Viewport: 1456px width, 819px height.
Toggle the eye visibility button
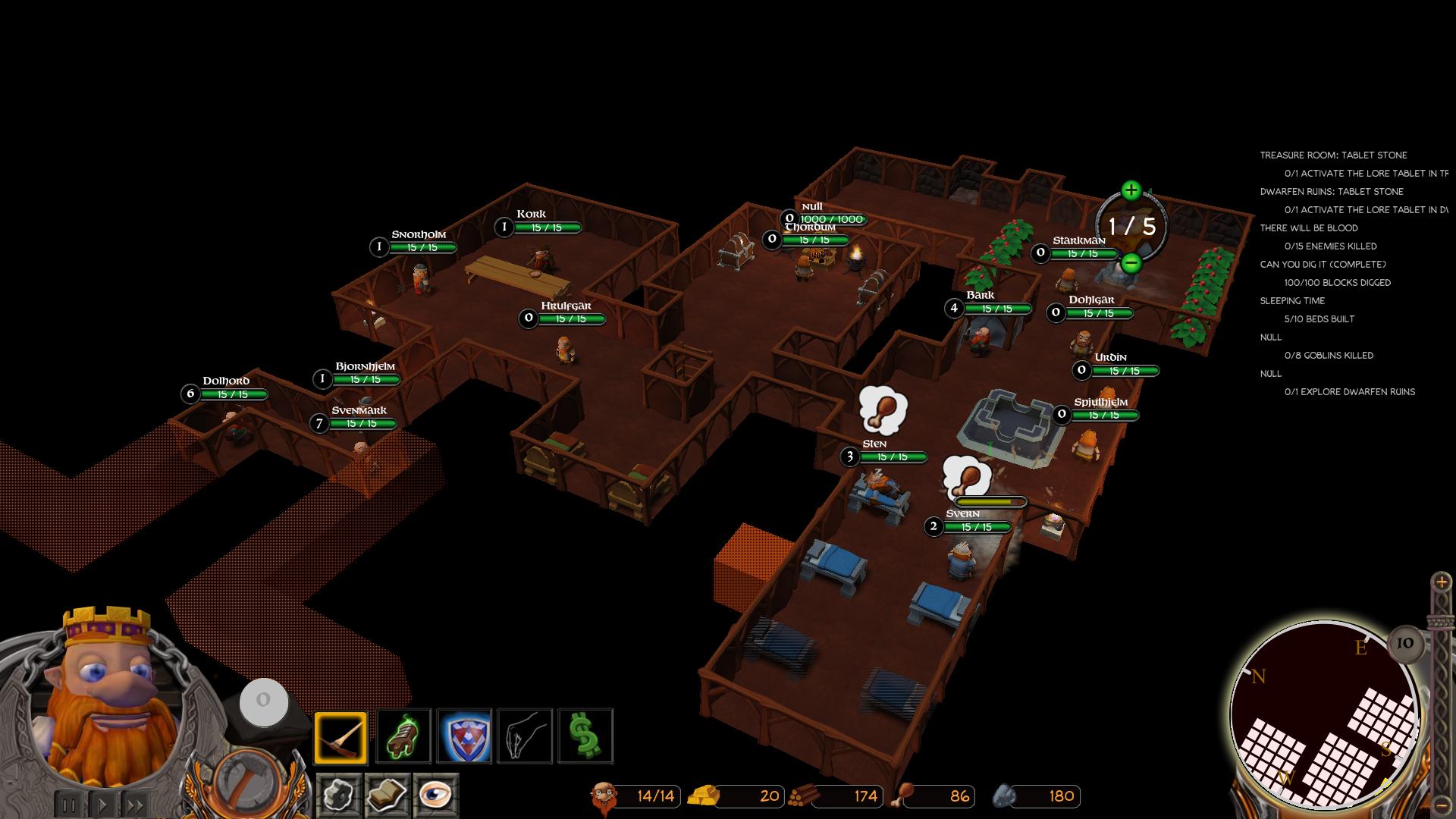pyautogui.click(x=436, y=795)
